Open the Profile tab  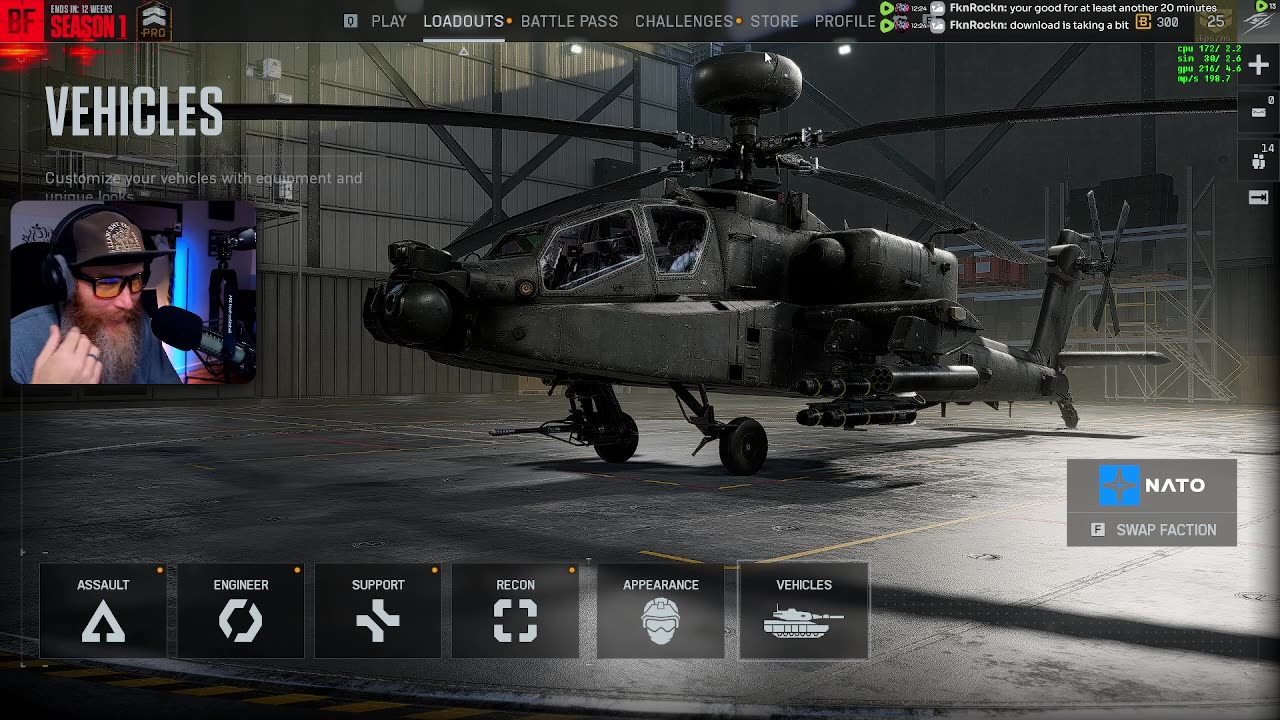pyautogui.click(x=845, y=21)
